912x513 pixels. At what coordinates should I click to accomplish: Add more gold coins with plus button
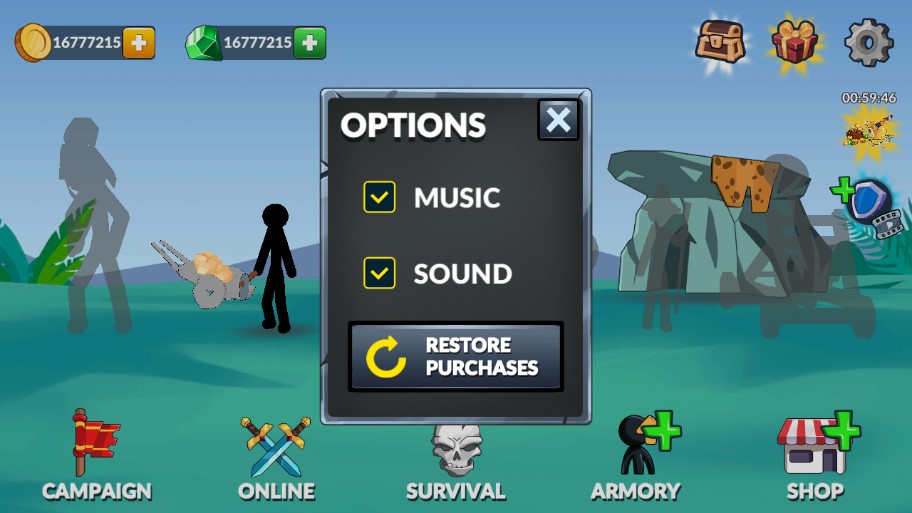pos(139,43)
